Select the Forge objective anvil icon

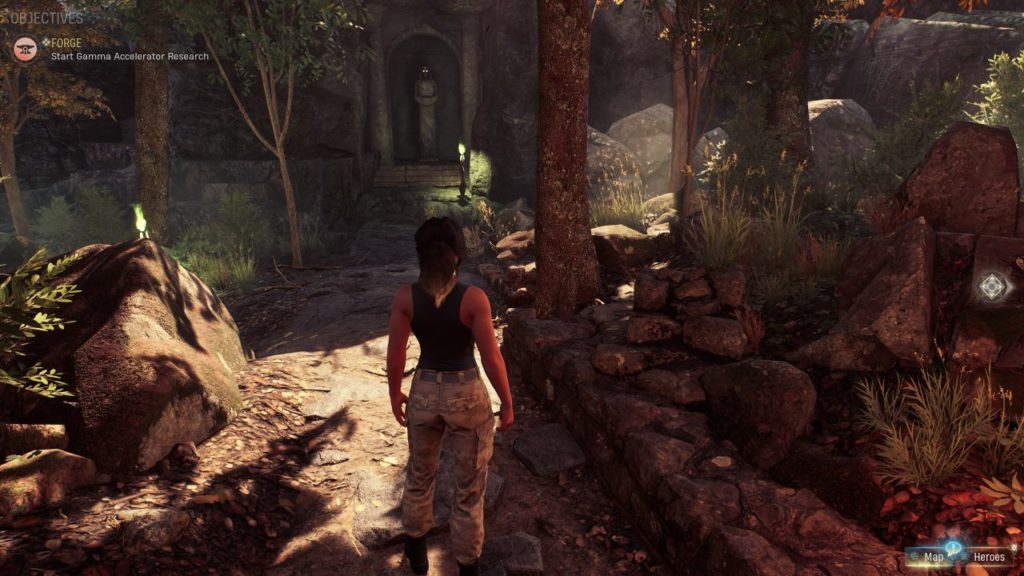(x=25, y=48)
